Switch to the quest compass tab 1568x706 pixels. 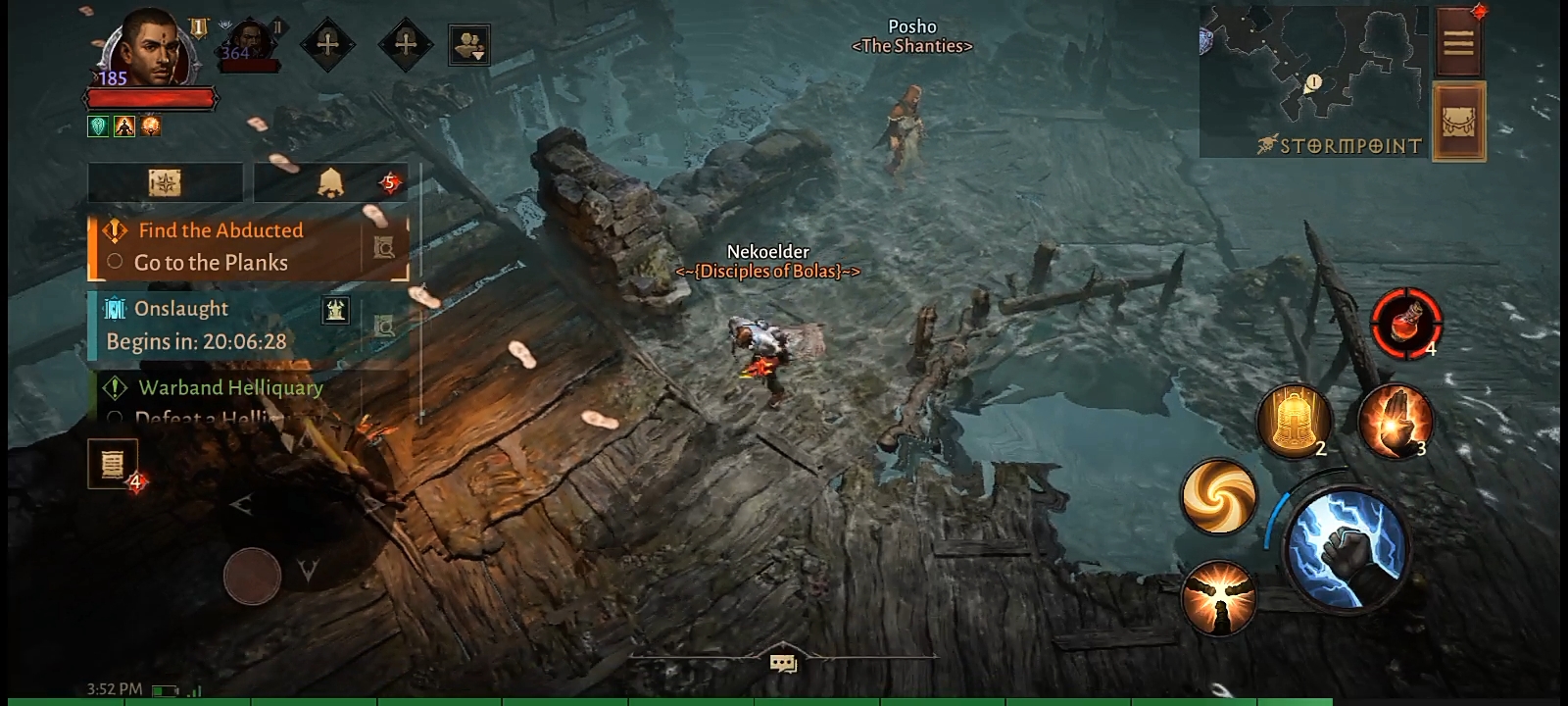(165, 182)
